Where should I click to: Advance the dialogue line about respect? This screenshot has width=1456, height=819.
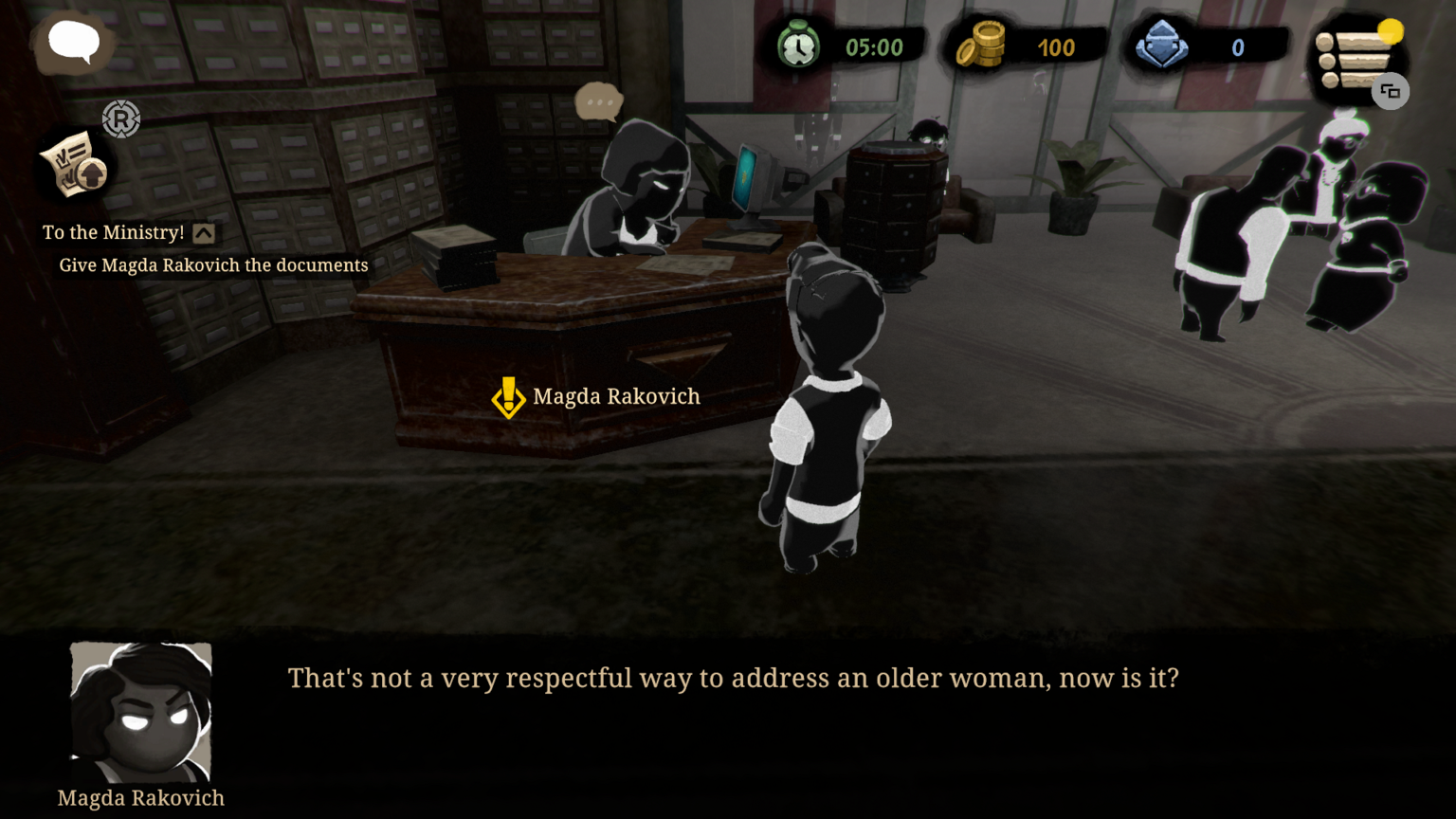tap(733, 679)
